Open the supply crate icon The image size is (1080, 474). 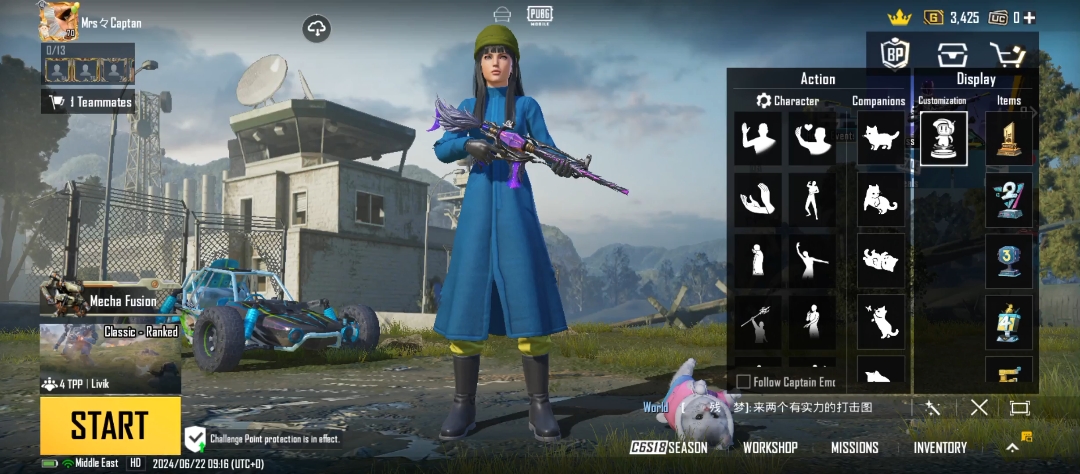(952, 55)
